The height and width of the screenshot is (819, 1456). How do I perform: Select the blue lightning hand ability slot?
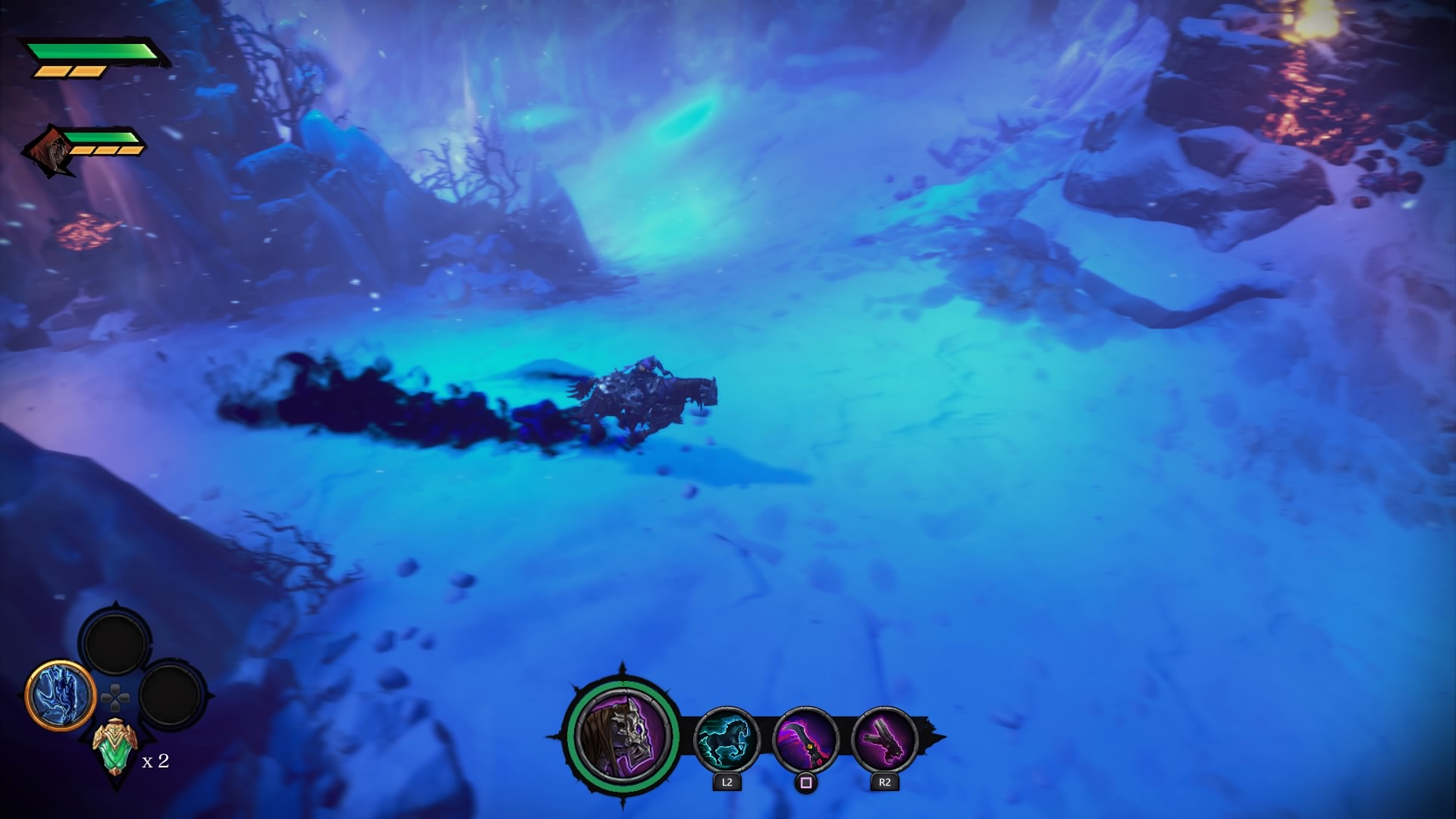tap(60, 695)
